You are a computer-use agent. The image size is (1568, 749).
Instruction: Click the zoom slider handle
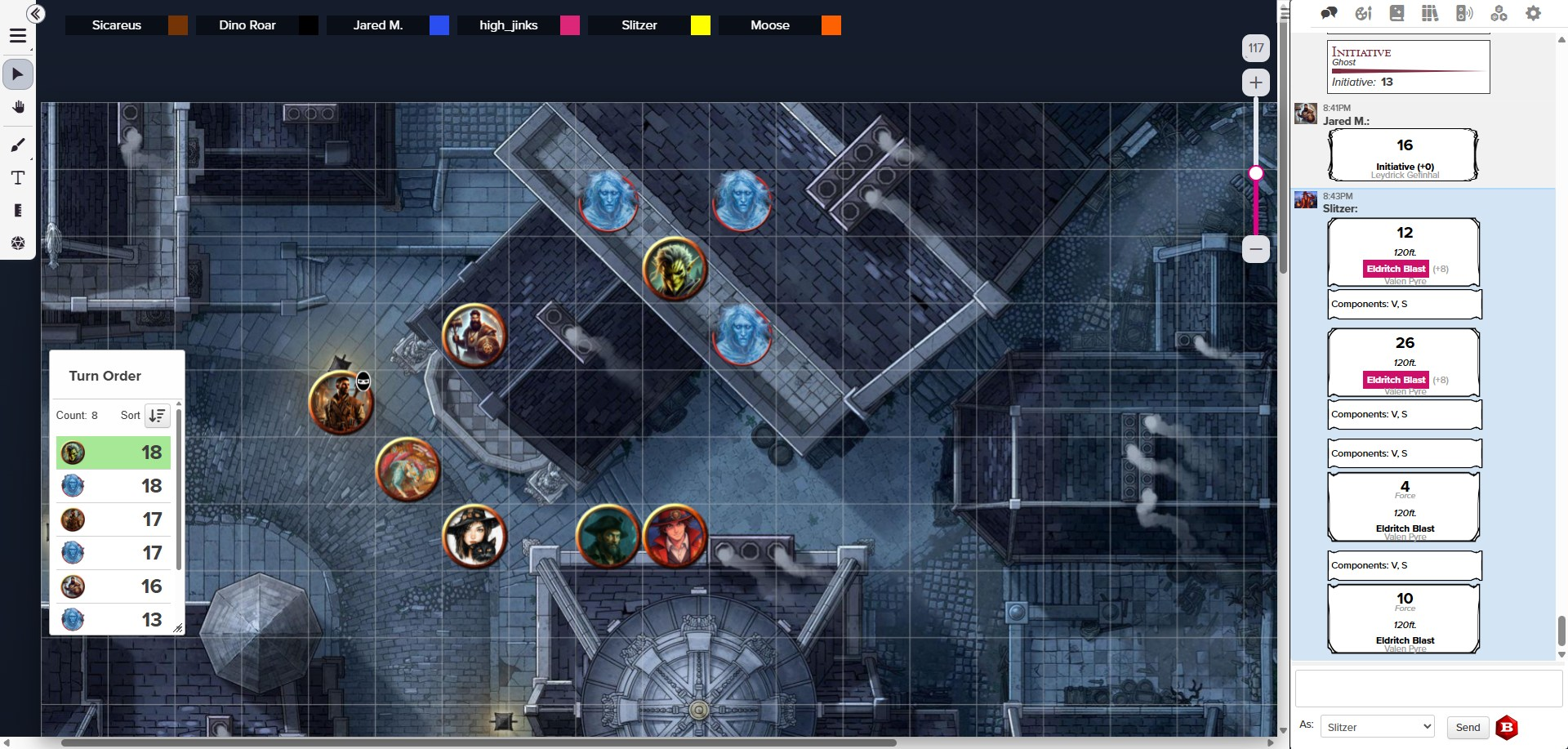point(1256,173)
